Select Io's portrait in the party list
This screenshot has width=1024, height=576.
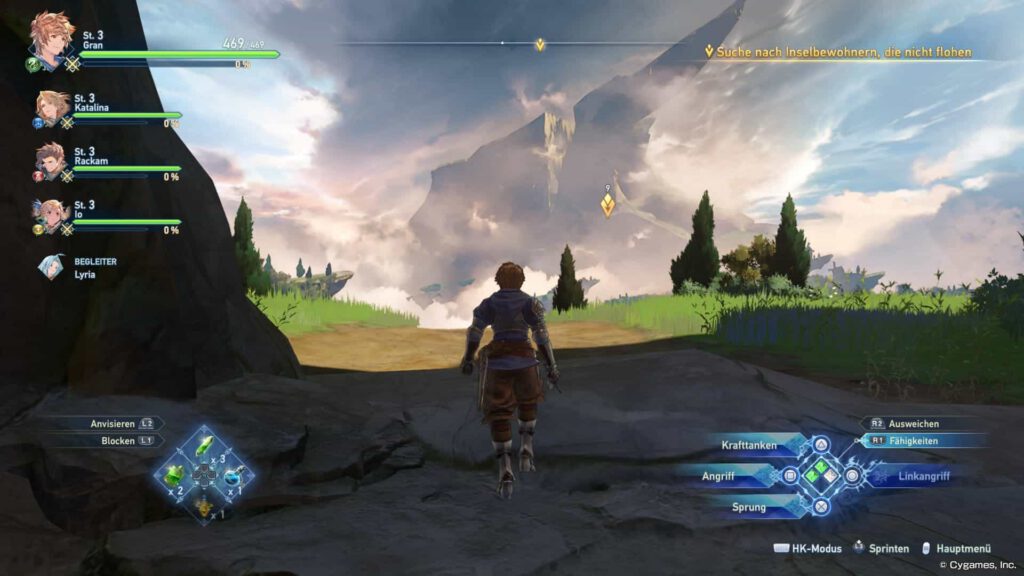pyautogui.click(x=51, y=214)
